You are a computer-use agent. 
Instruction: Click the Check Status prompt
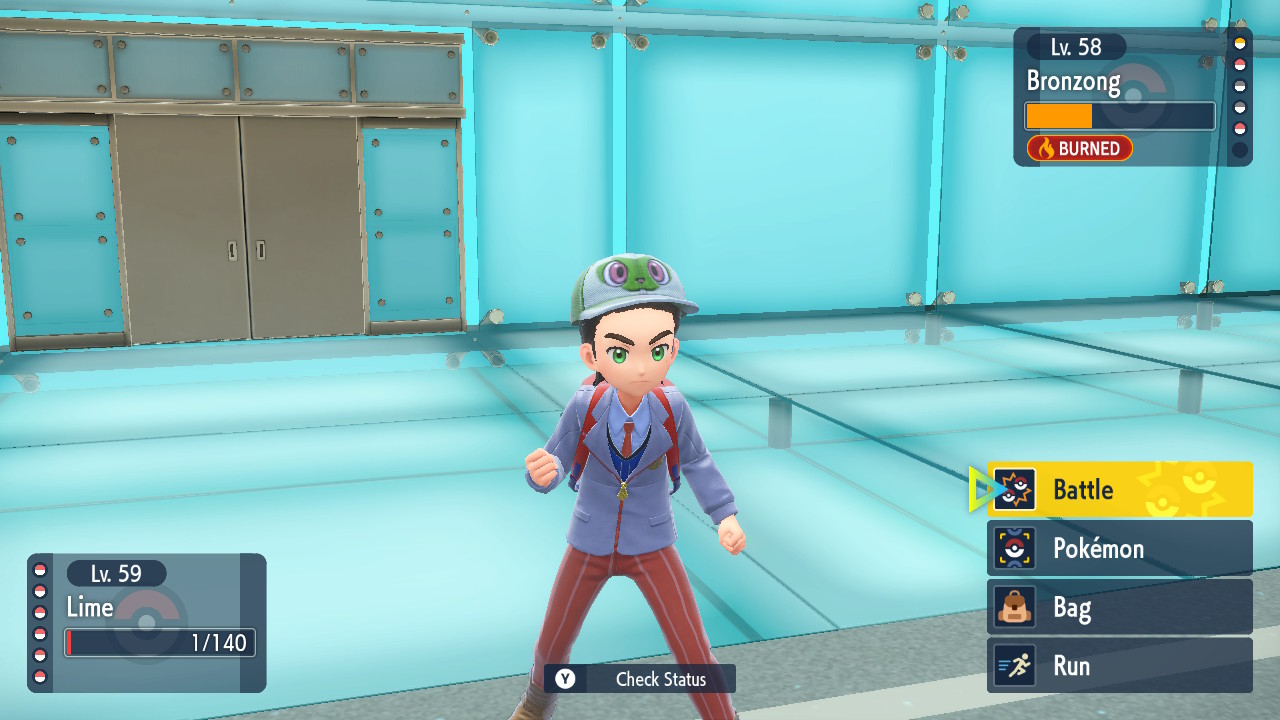(x=640, y=679)
